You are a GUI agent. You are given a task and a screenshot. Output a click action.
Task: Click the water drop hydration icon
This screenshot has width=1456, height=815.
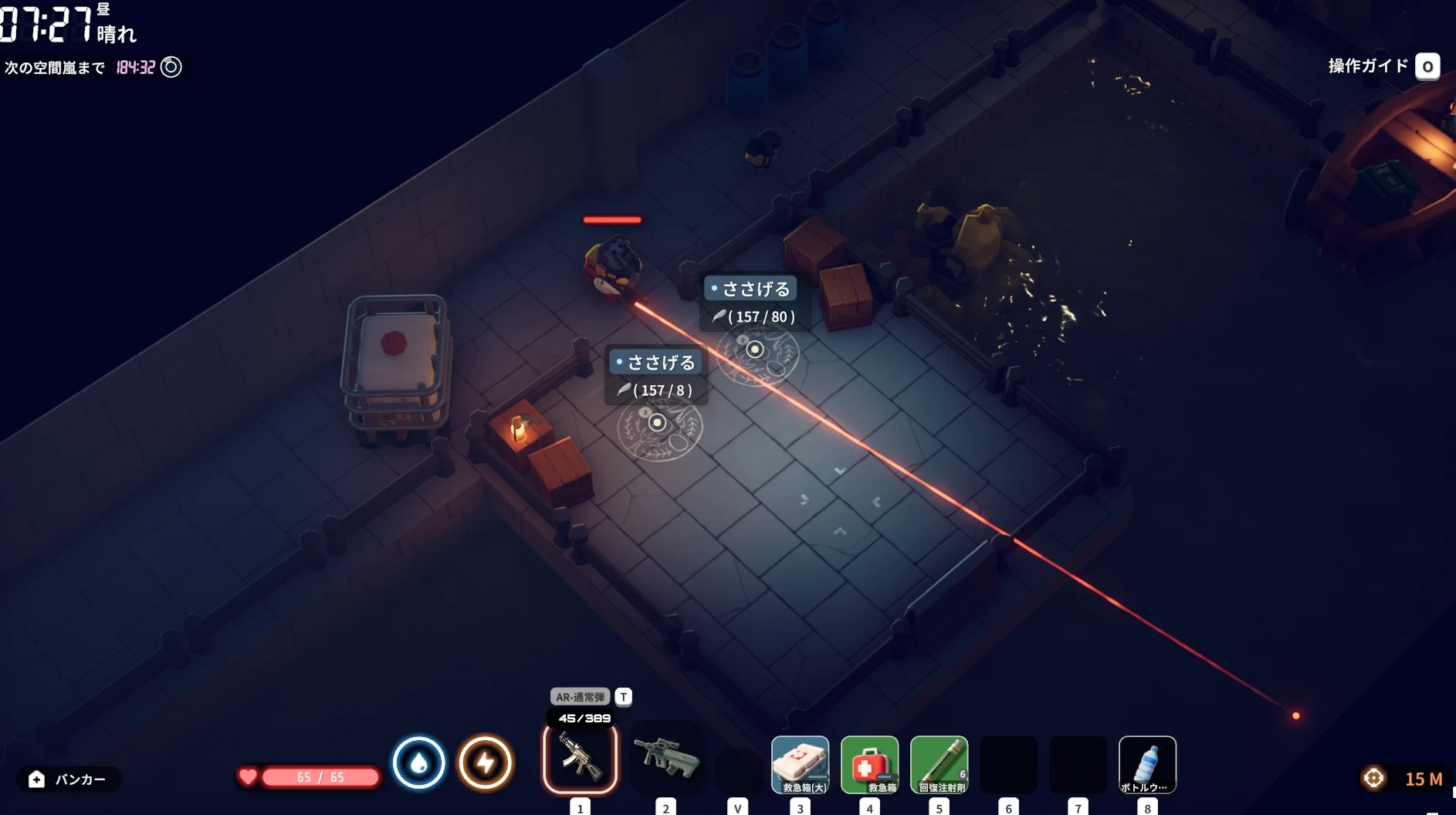click(419, 763)
